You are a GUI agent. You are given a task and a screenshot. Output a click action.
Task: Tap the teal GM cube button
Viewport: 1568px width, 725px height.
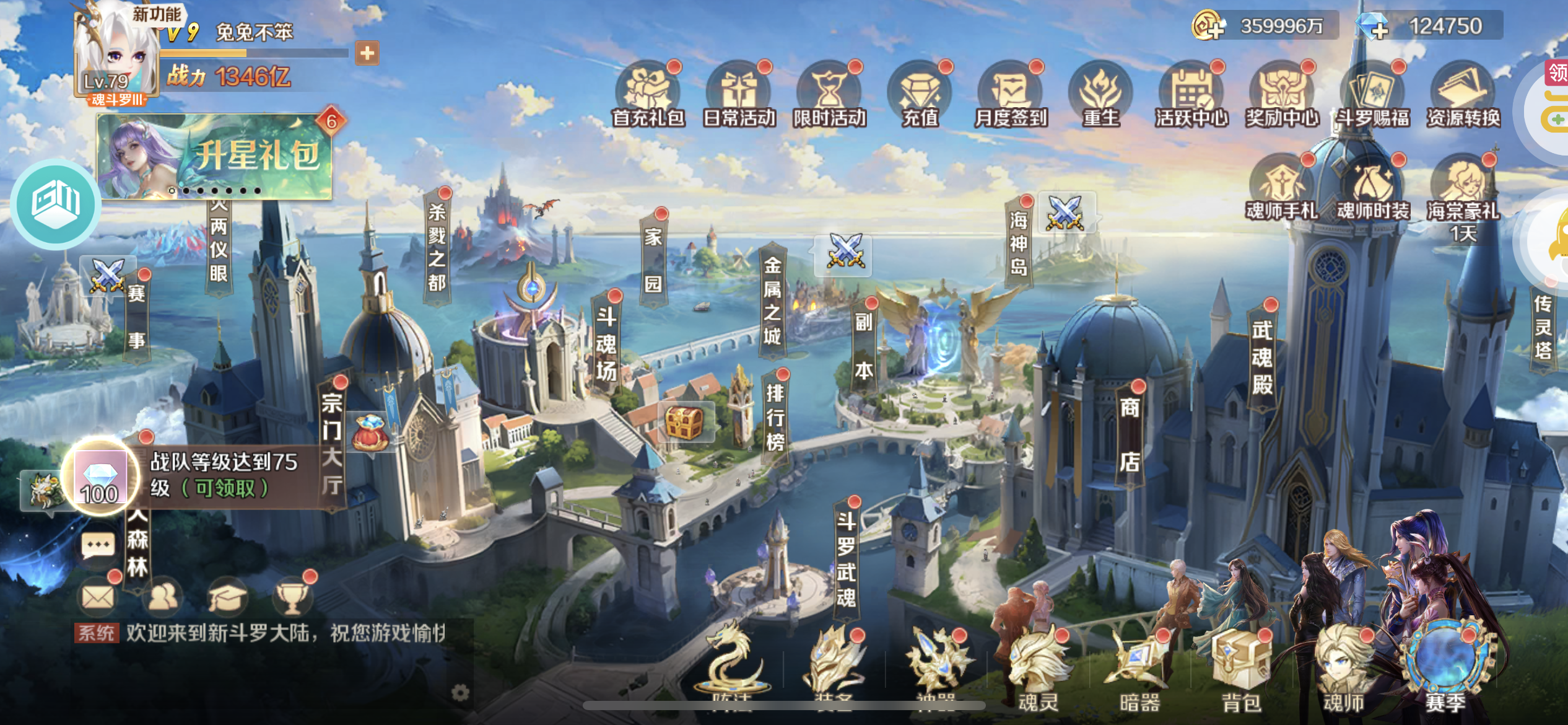[x=56, y=203]
